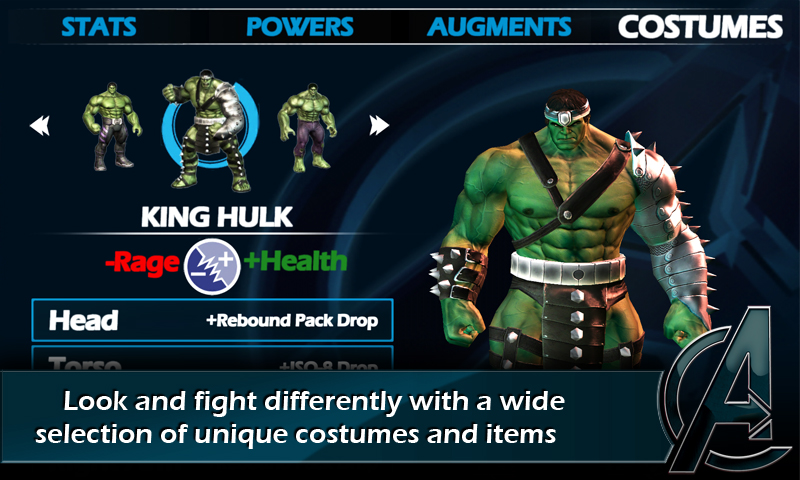Viewport: 800px width, 480px height.
Task: Select the Costumes tab
Action: coord(700,26)
